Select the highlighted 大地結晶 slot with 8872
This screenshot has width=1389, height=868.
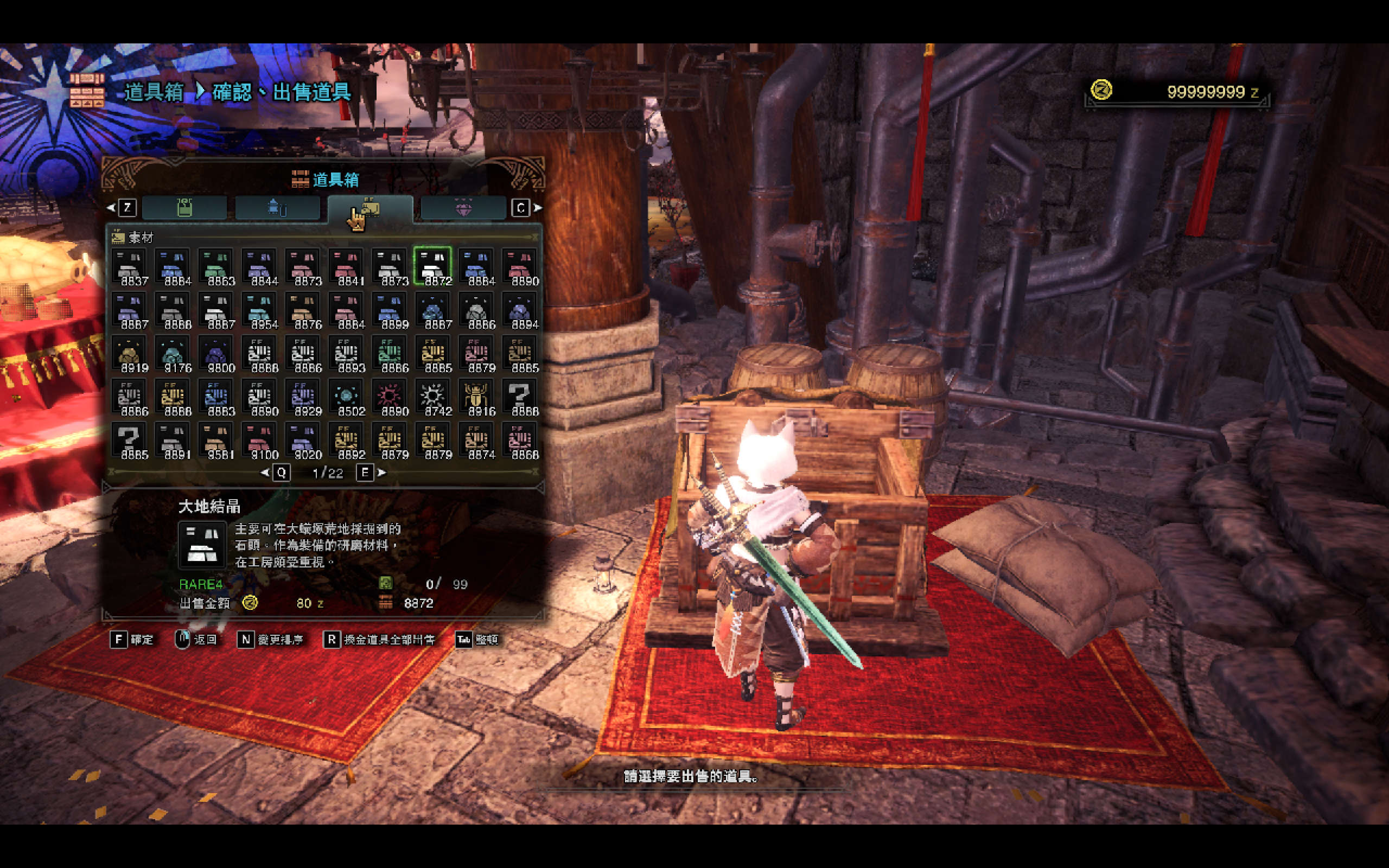432,266
